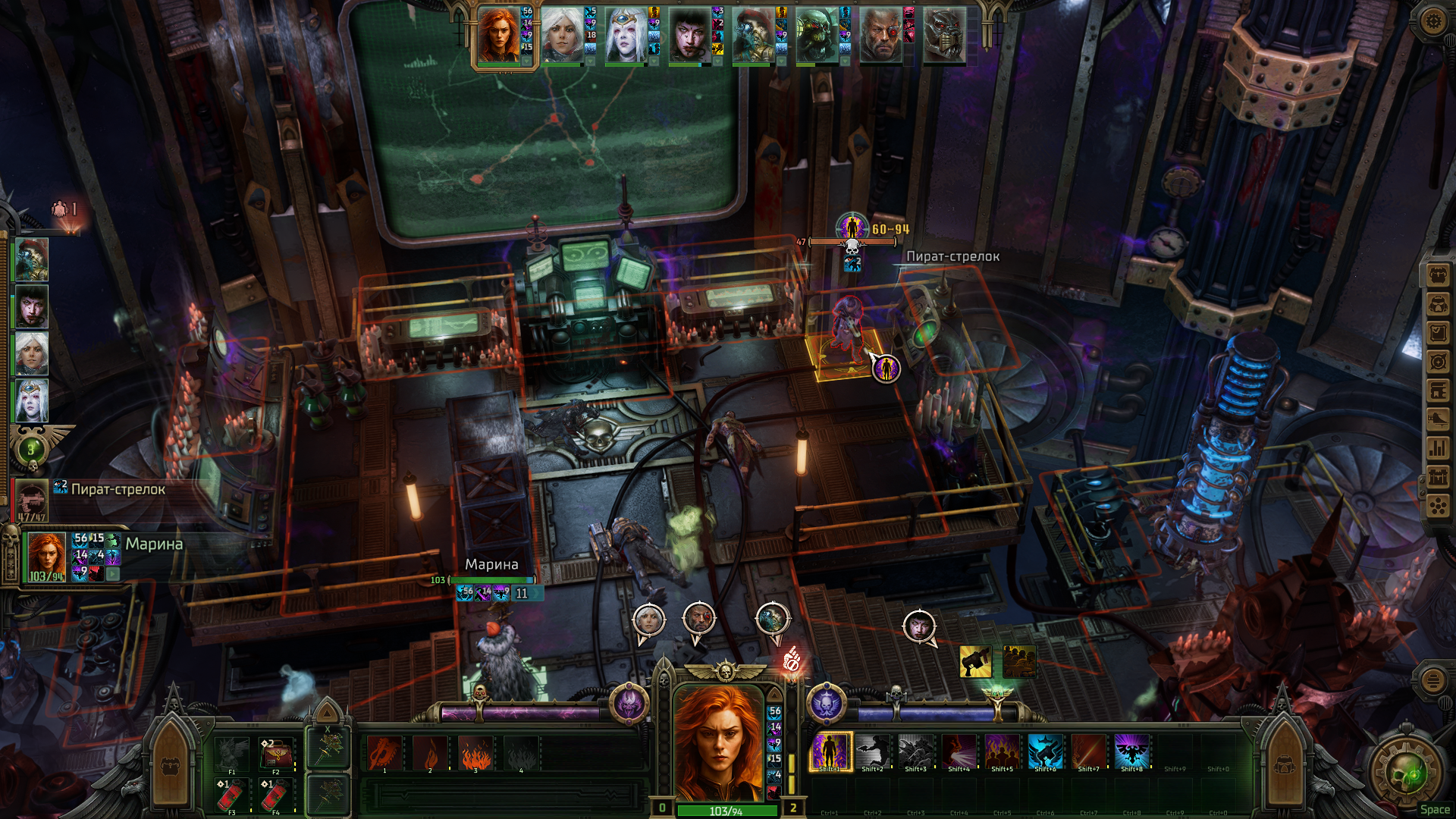This screenshot has width=1456, height=819.
Task: Click the purple horned skull orb
Action: (x=629, y=704)
